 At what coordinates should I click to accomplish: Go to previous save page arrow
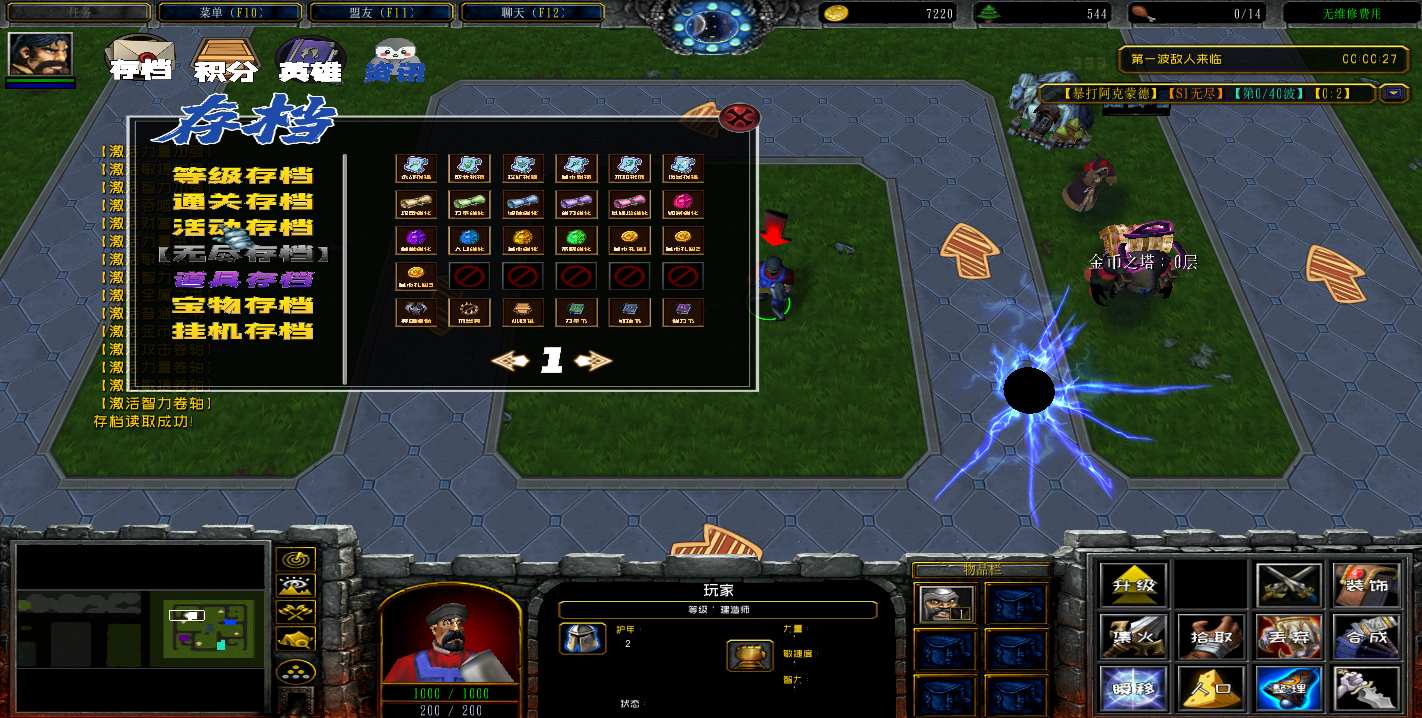point(510,362)
